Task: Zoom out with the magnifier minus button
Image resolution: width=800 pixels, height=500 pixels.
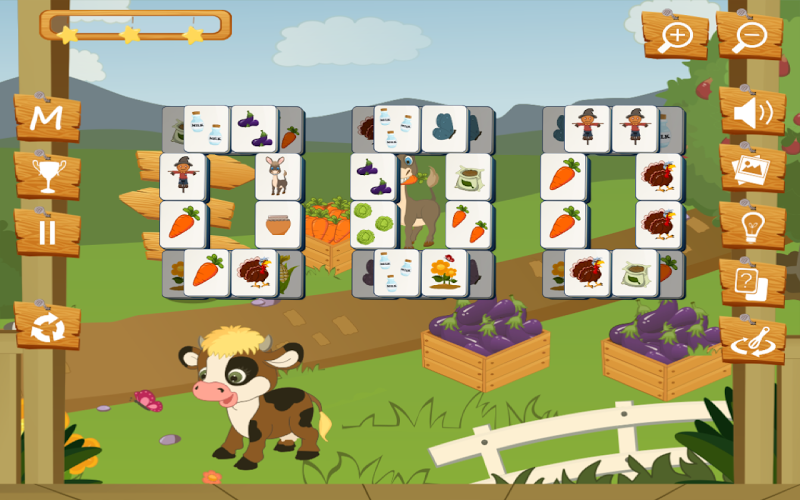Action: pyautogui.click(x=749, y=36)
